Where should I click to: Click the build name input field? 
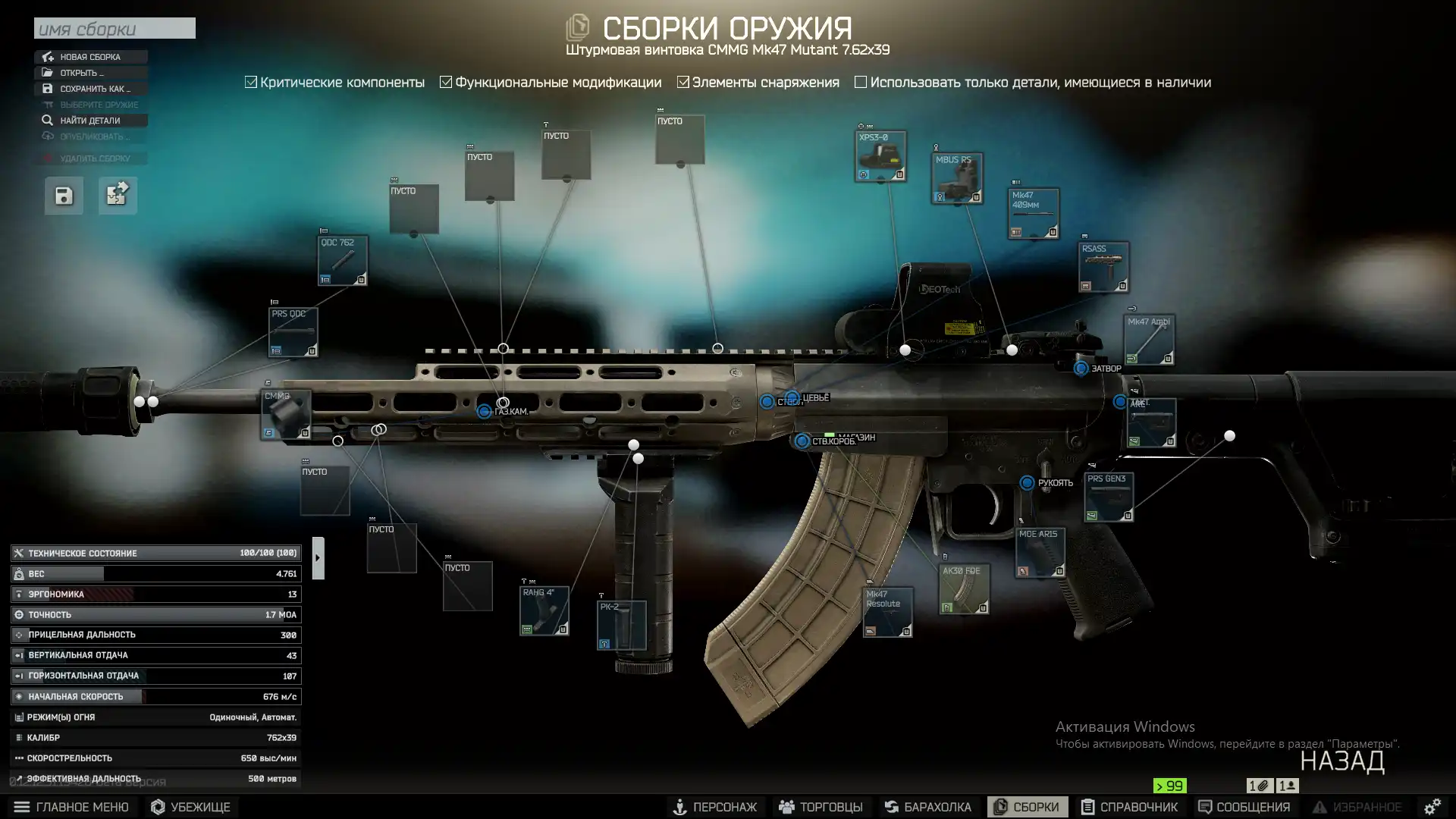coord(115,29)
